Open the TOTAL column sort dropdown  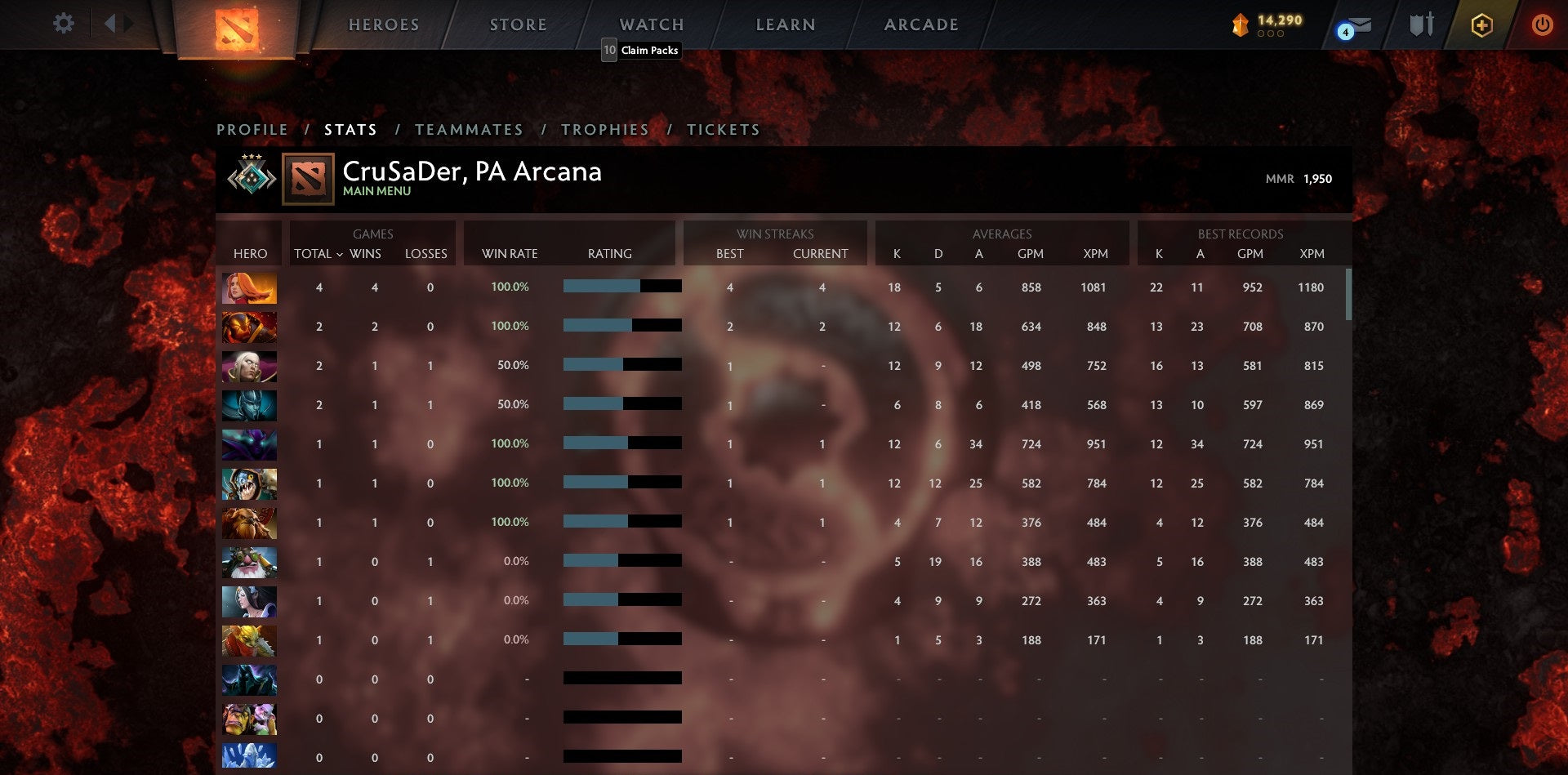pyautogui.click(x=318, y=254)
